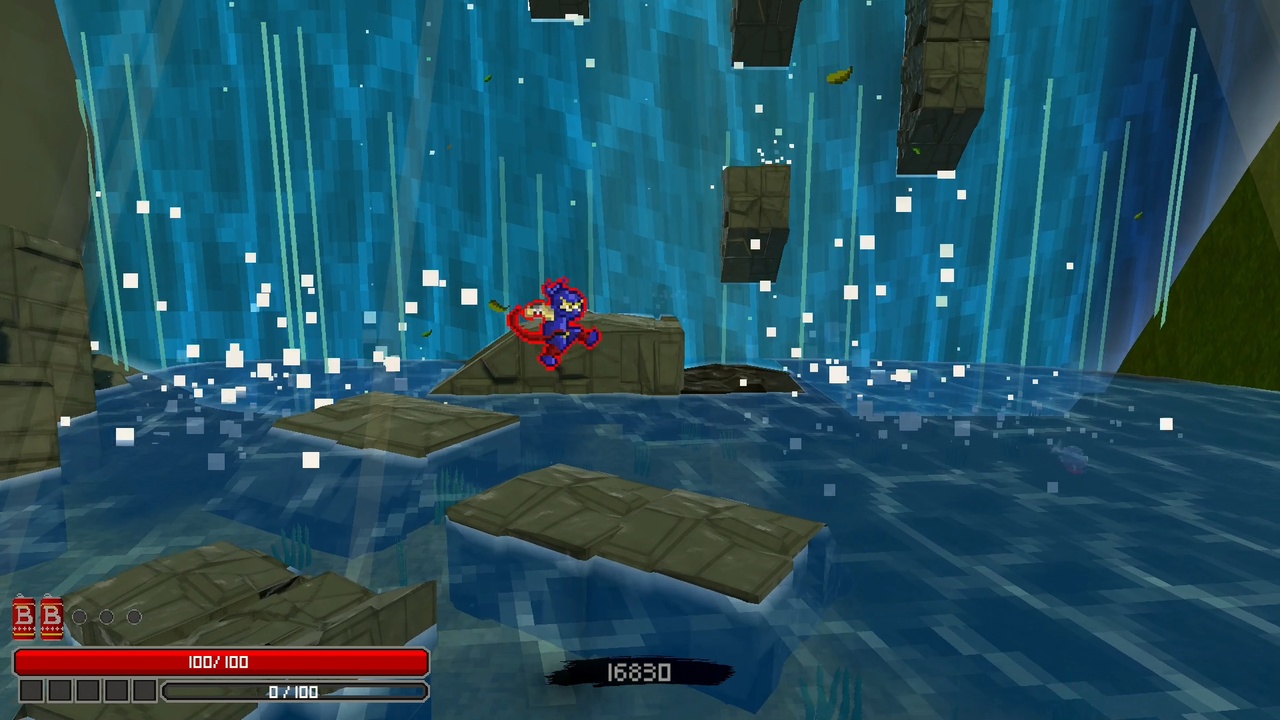Select the first square ability slot

(x=31, y=690)
